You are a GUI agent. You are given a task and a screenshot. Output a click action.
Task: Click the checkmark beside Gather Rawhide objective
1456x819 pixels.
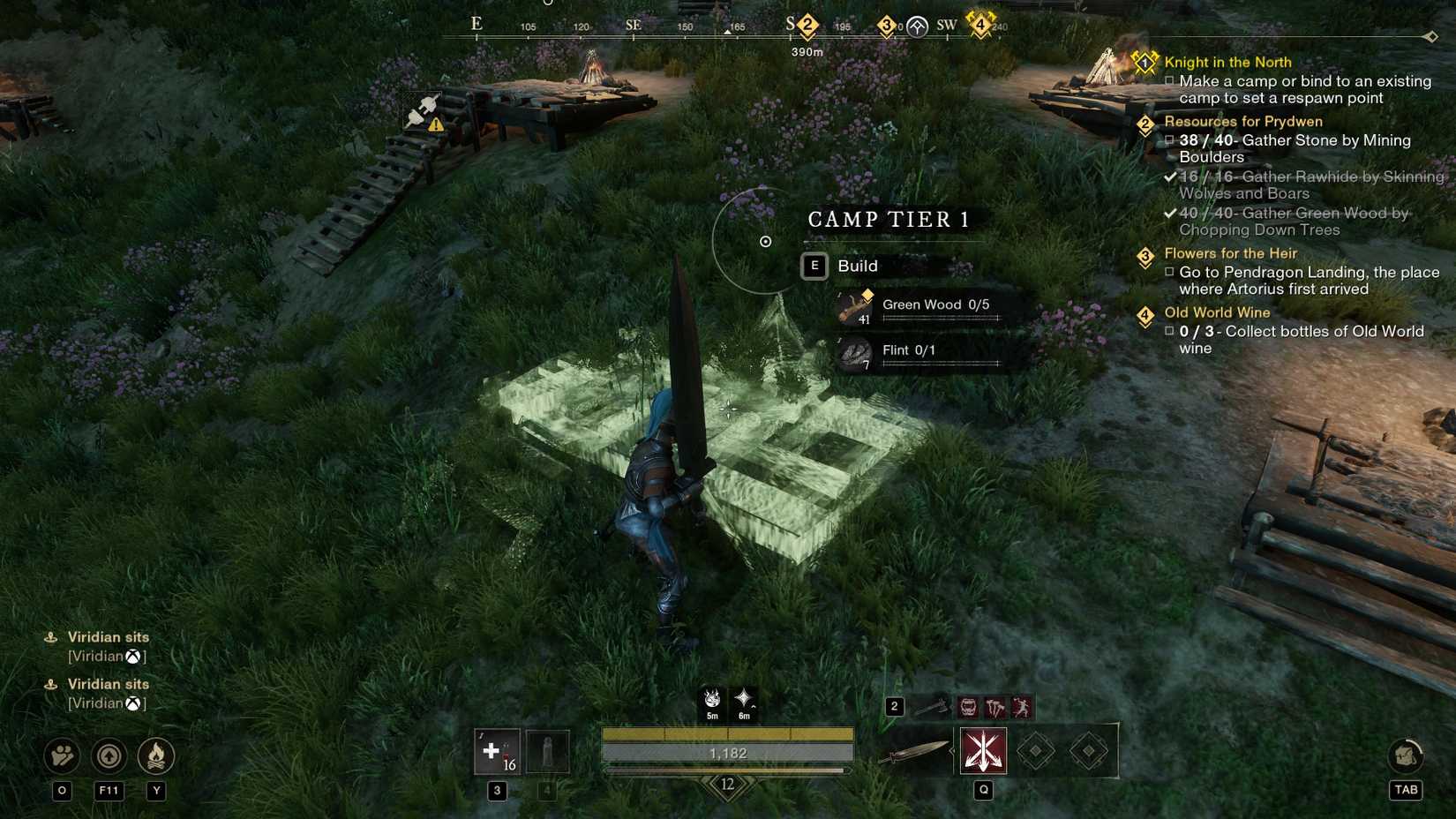[1170, 177]
